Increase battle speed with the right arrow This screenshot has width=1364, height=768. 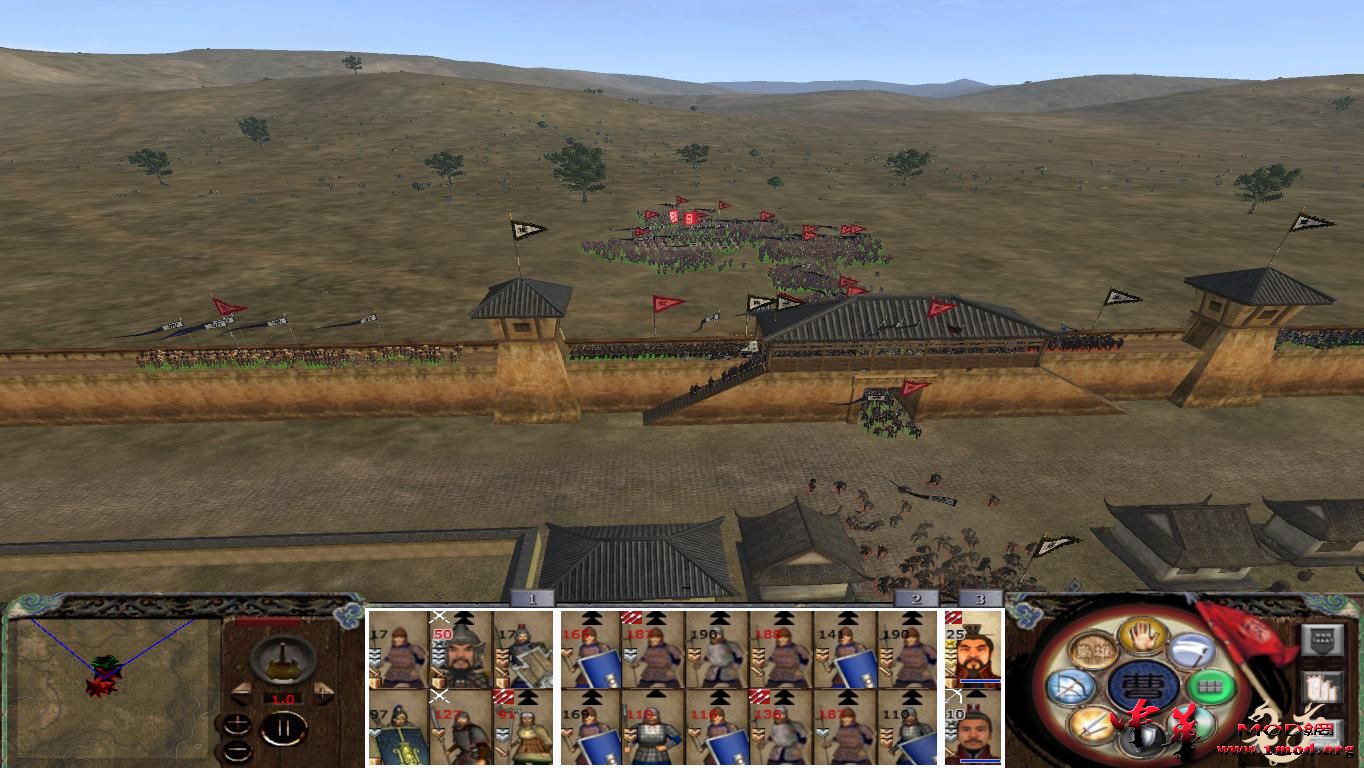pyautogui.click(x=323, y=693)
